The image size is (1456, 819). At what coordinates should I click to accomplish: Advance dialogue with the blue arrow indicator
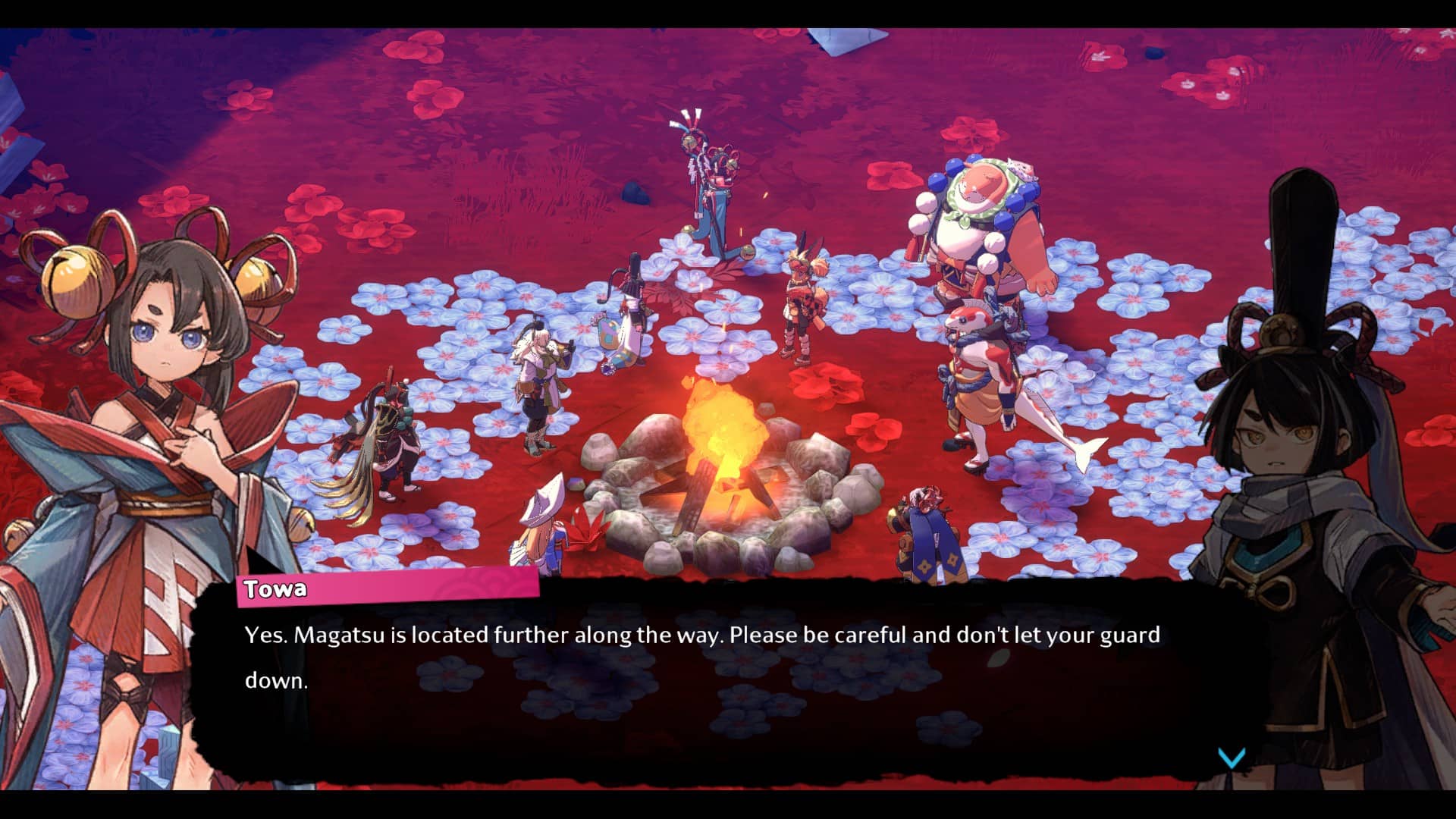(1232, 758)
